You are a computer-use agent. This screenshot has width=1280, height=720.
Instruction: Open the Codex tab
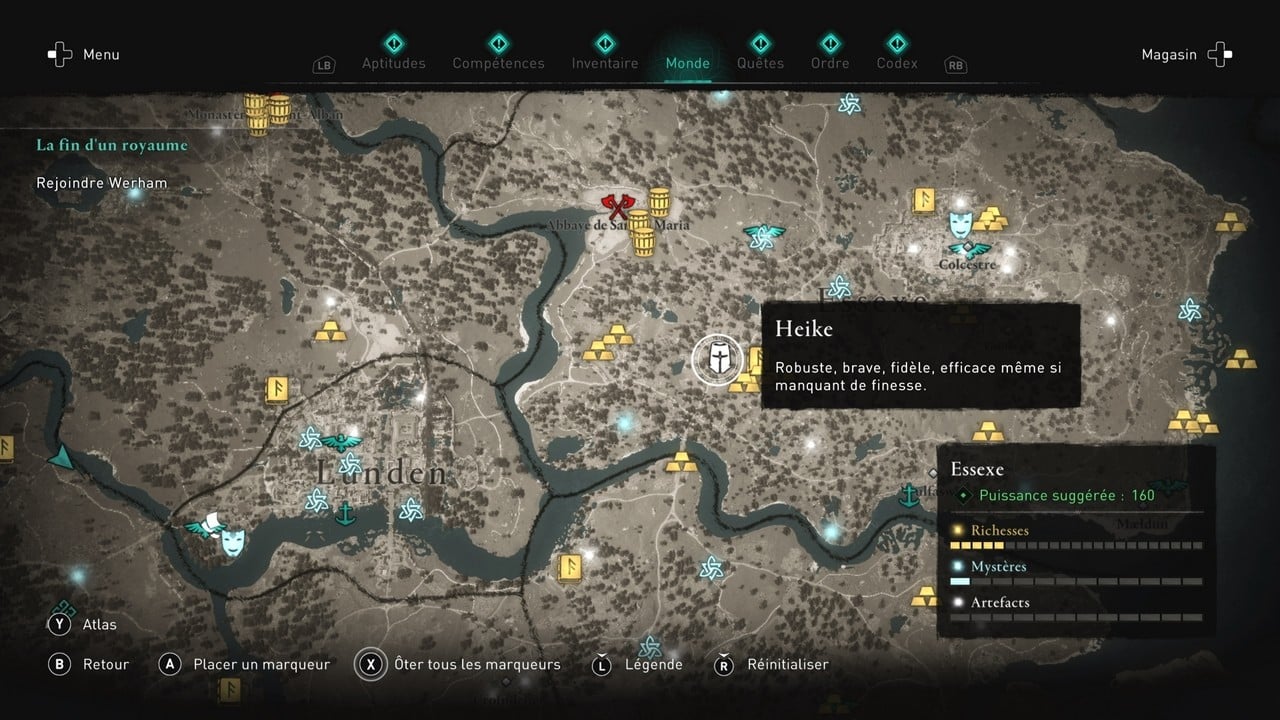pyautogui.click(x=896, y=62)
